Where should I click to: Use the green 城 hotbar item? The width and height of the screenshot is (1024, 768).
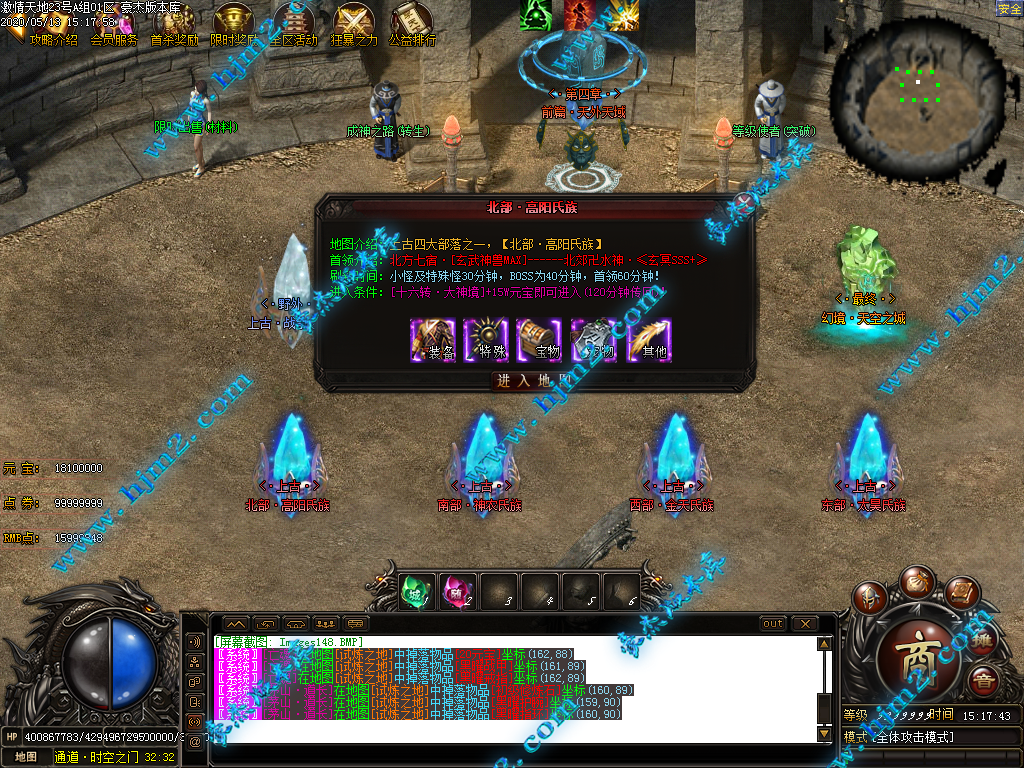click(x=418, y=592)
